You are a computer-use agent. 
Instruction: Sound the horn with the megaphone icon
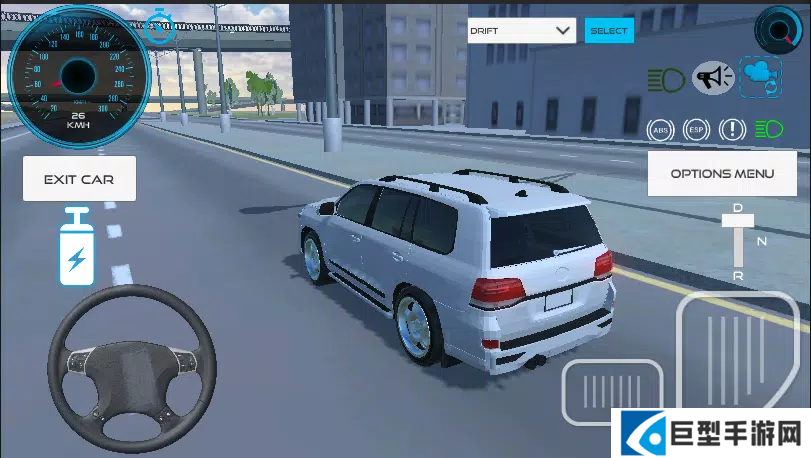(x=713, y=77)
